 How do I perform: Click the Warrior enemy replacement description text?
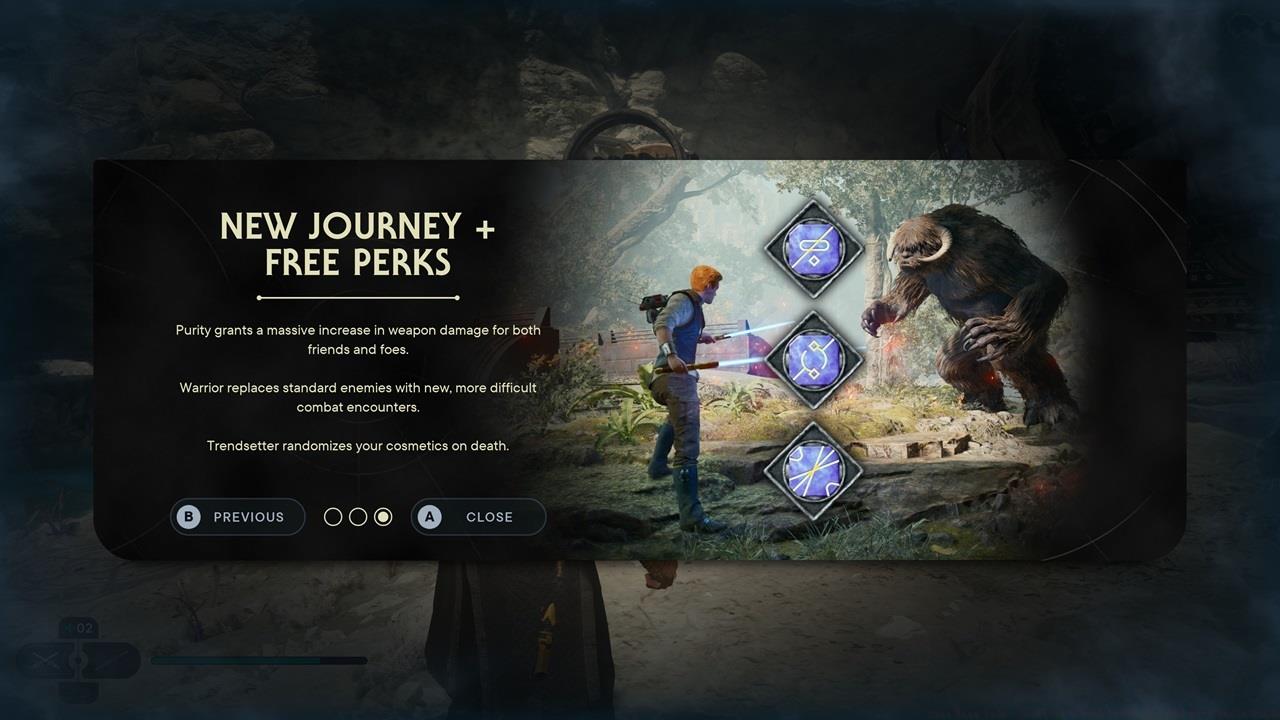[x=357, y=397]
